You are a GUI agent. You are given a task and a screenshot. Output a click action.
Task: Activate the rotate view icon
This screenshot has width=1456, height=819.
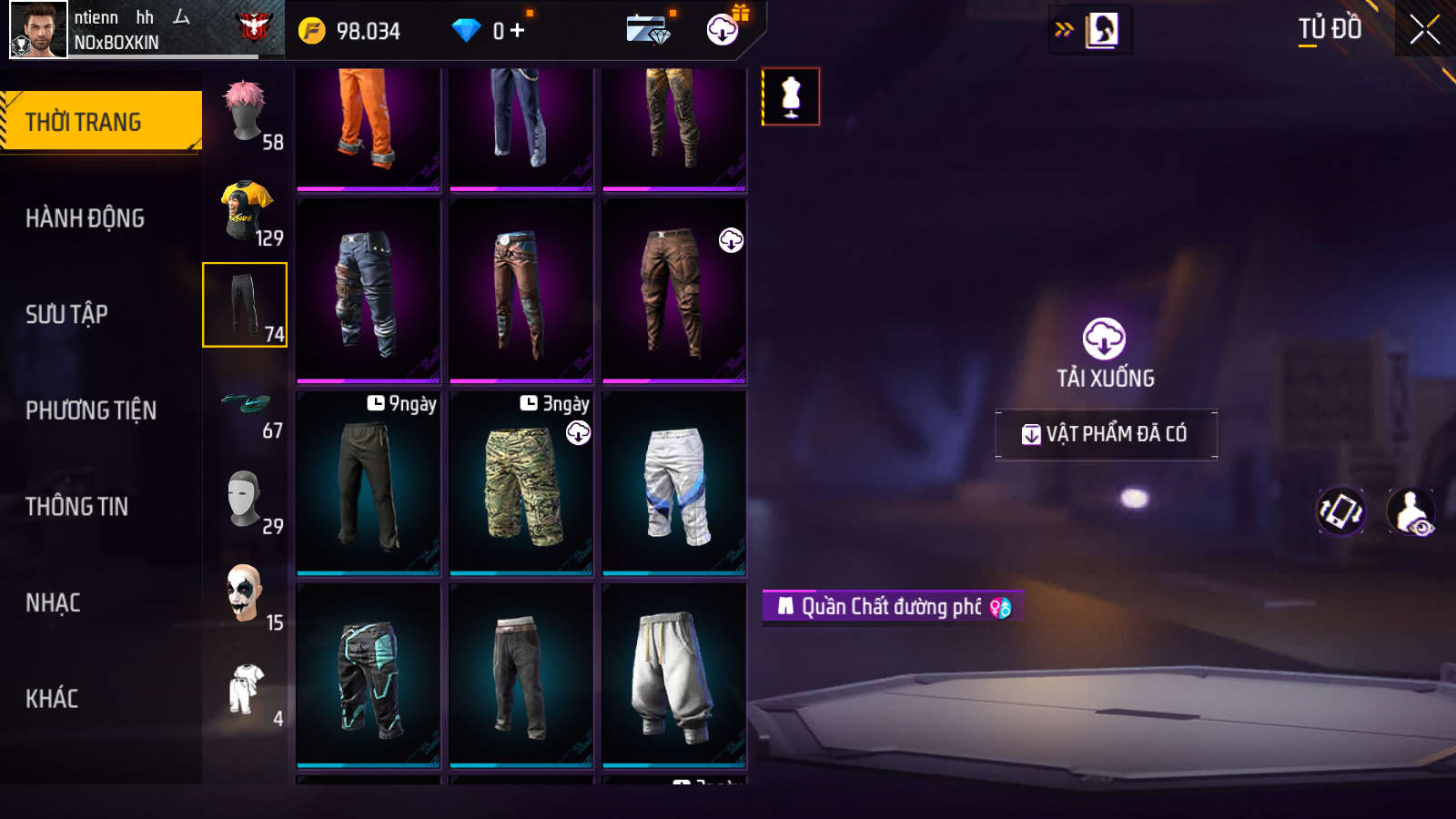(1341, 511)
